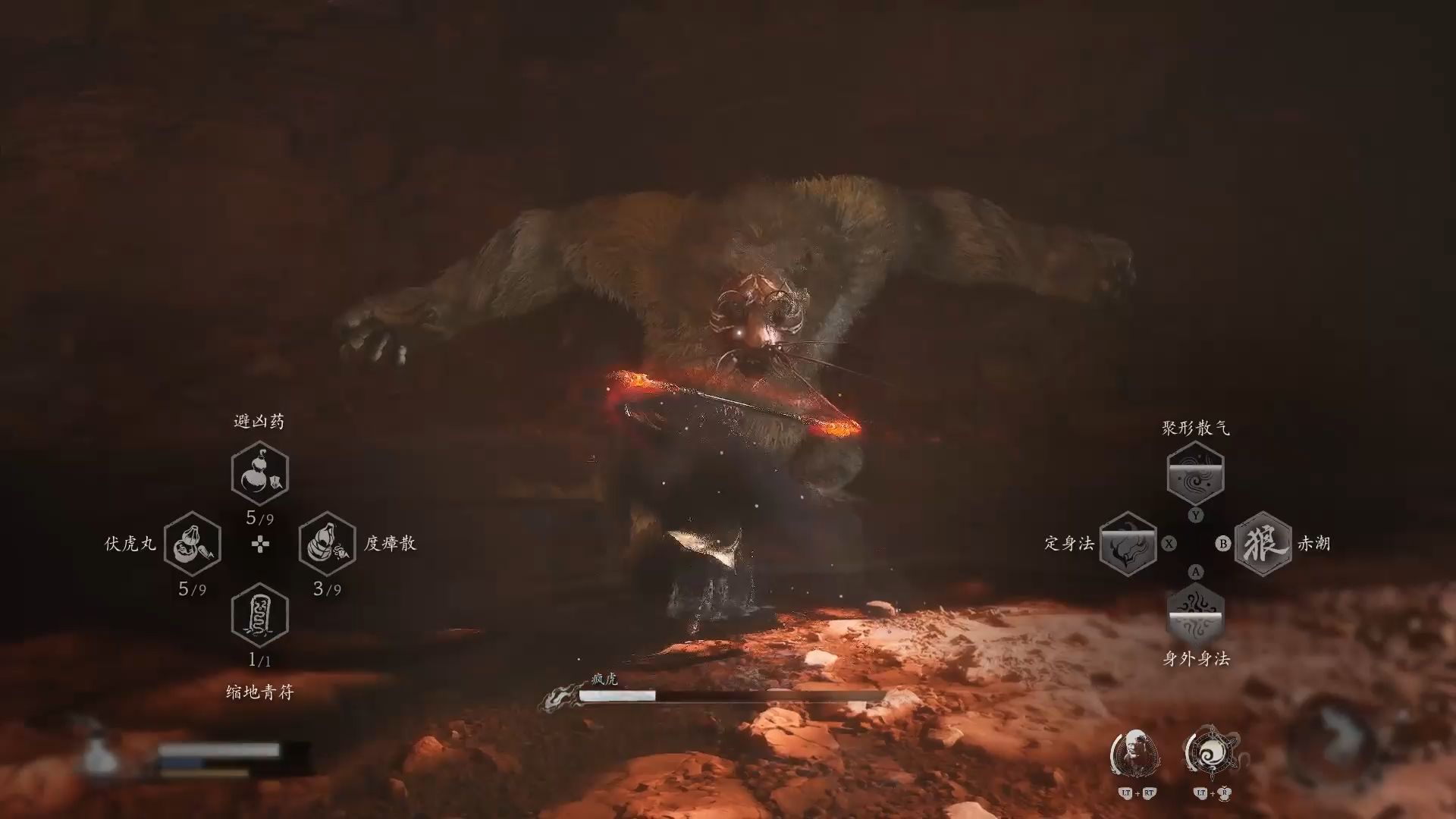
Task: Cast the 聚形散气 spell icon
Action: point(1195,473)
